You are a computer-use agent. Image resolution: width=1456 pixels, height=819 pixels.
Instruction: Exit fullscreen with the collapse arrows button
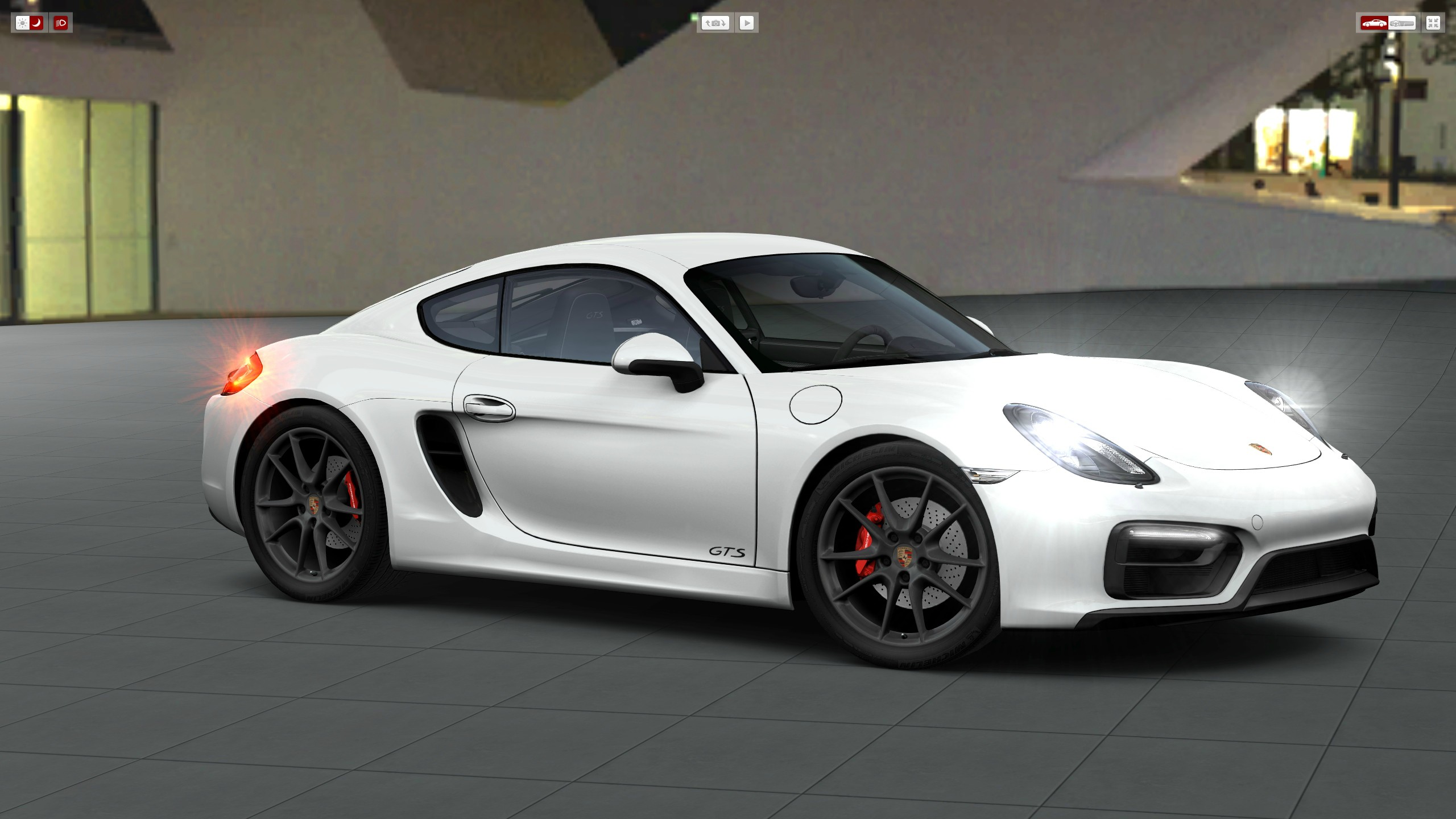point(1433,23)
